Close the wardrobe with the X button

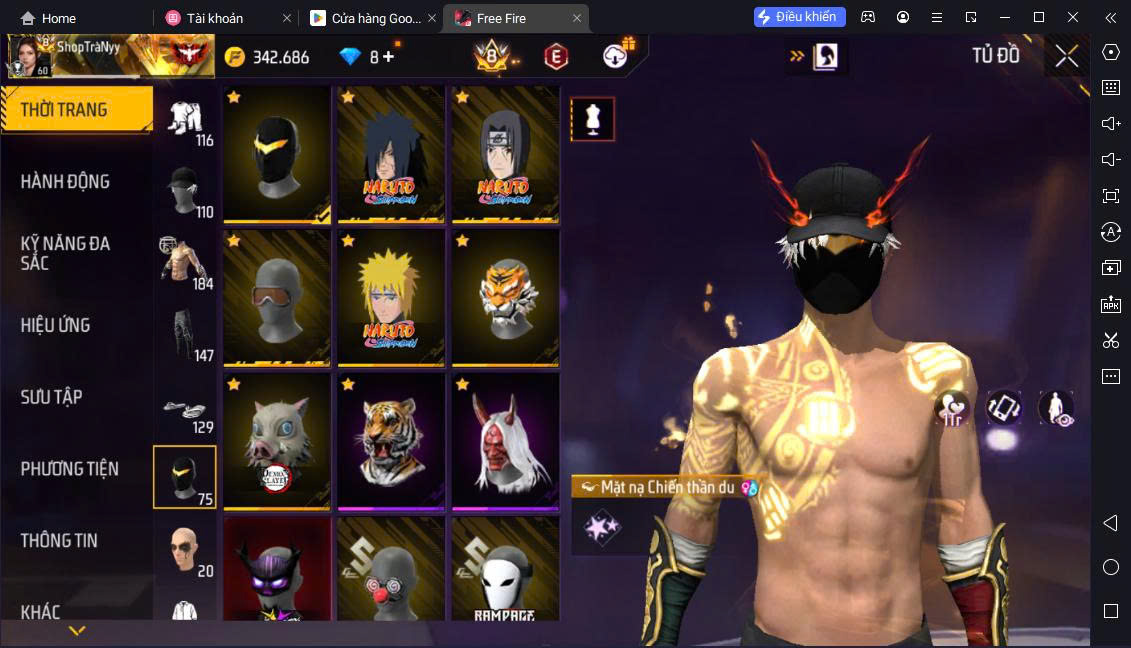click(1066, 56)
